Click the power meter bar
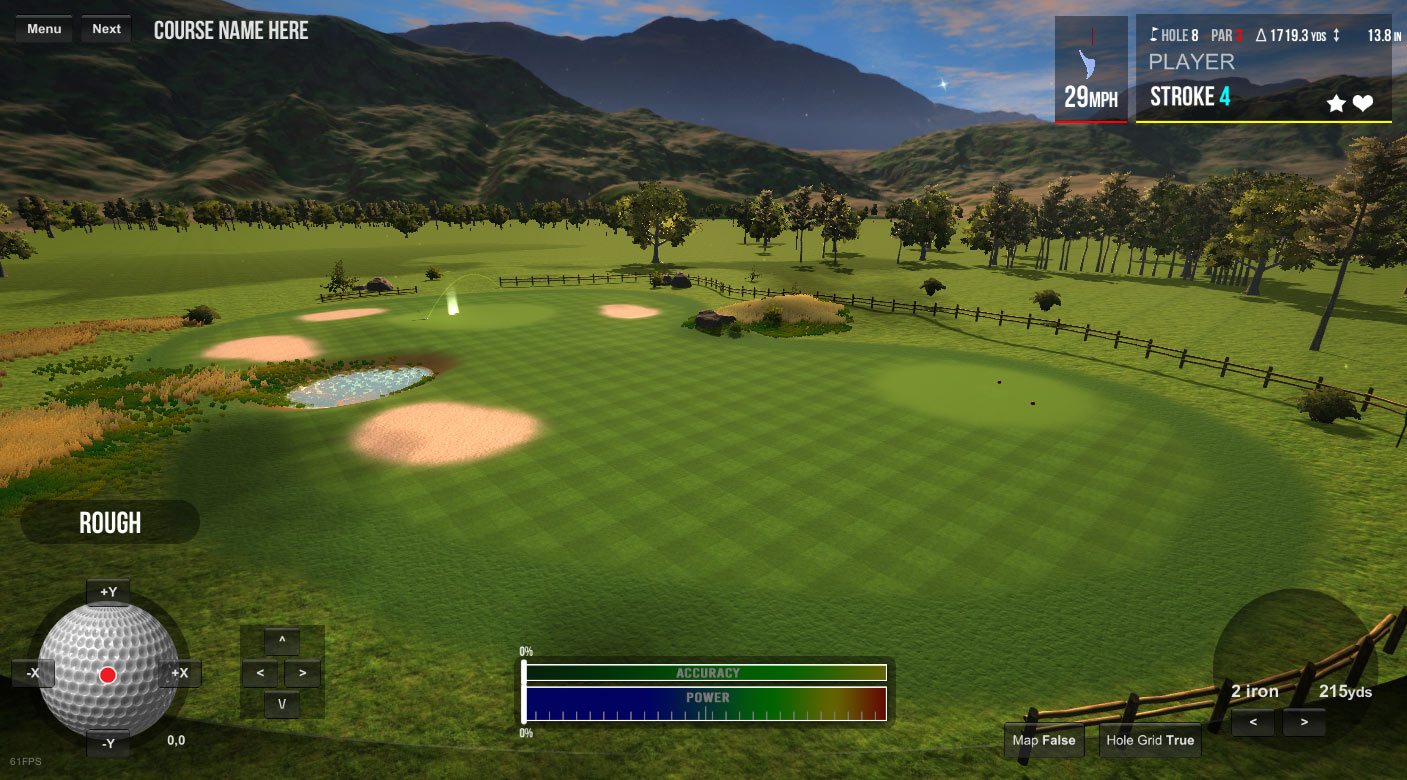This screenshot has height=780, width=1407. coord(706,703)
